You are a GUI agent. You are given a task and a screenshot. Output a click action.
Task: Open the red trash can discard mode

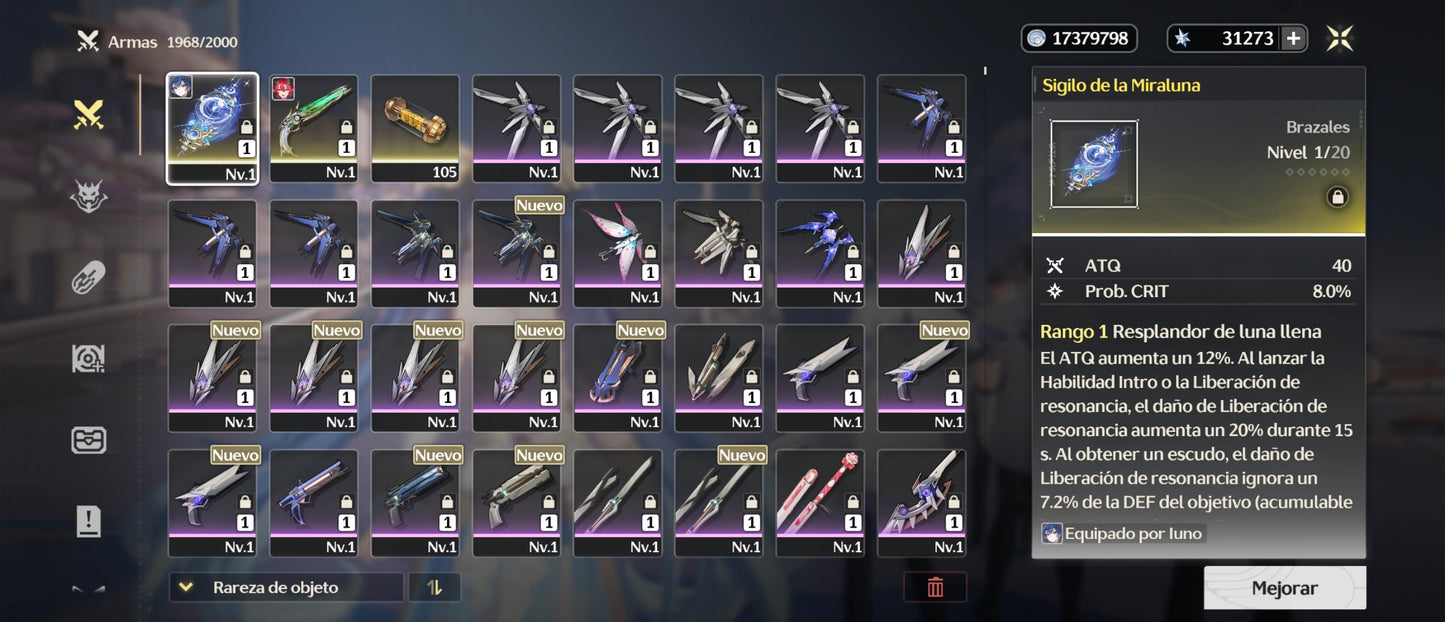click(935, 587)
